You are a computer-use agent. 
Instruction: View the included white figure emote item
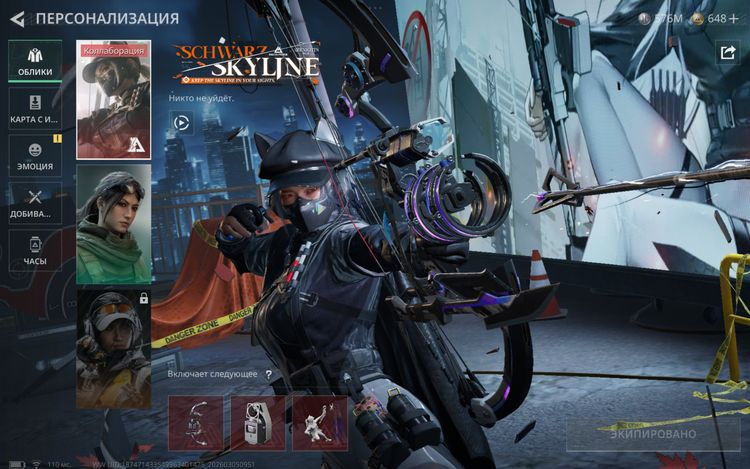[x=320, y=422]
